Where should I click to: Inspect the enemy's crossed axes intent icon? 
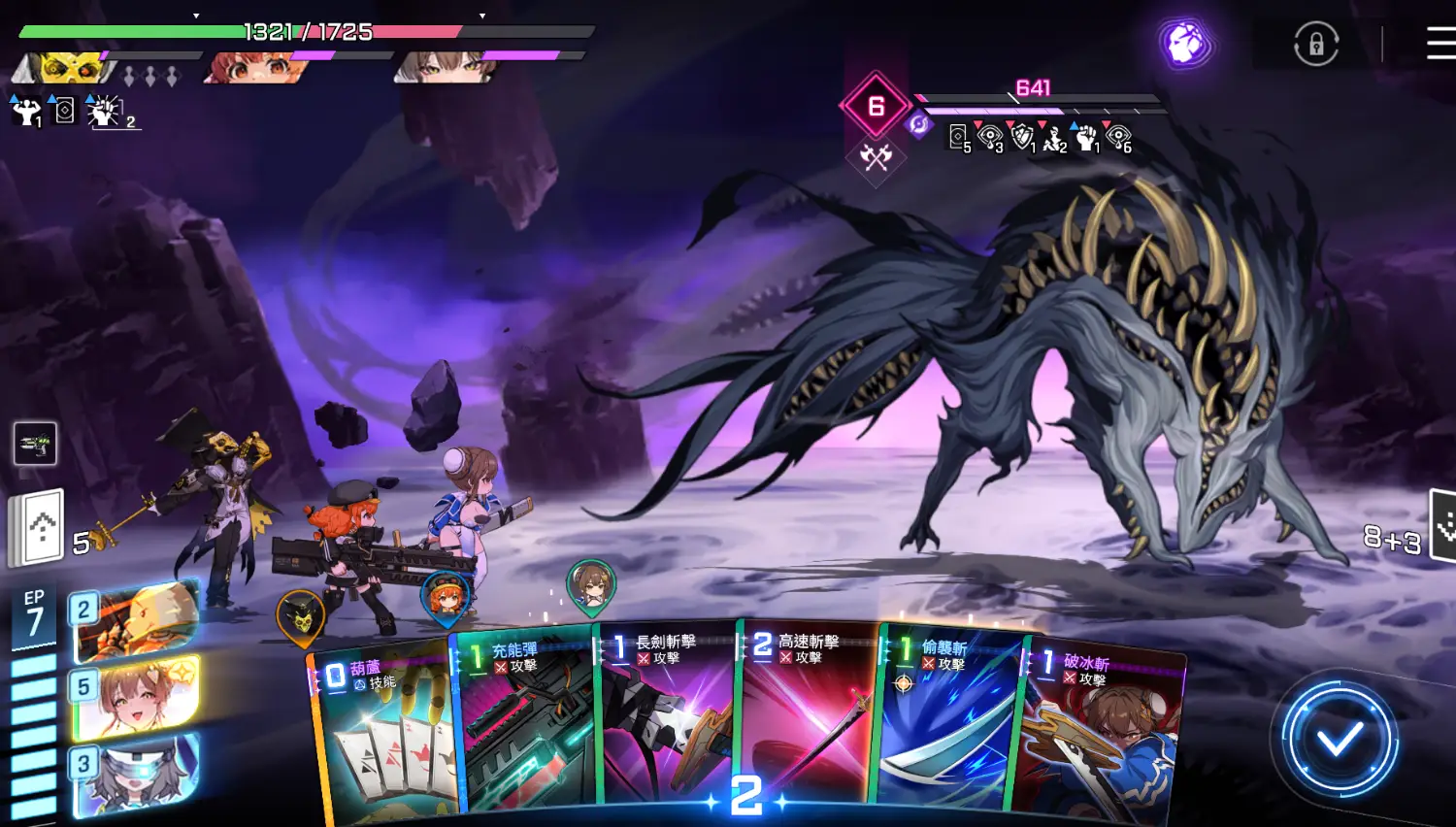pyautogui.click(x=876, y=156)
